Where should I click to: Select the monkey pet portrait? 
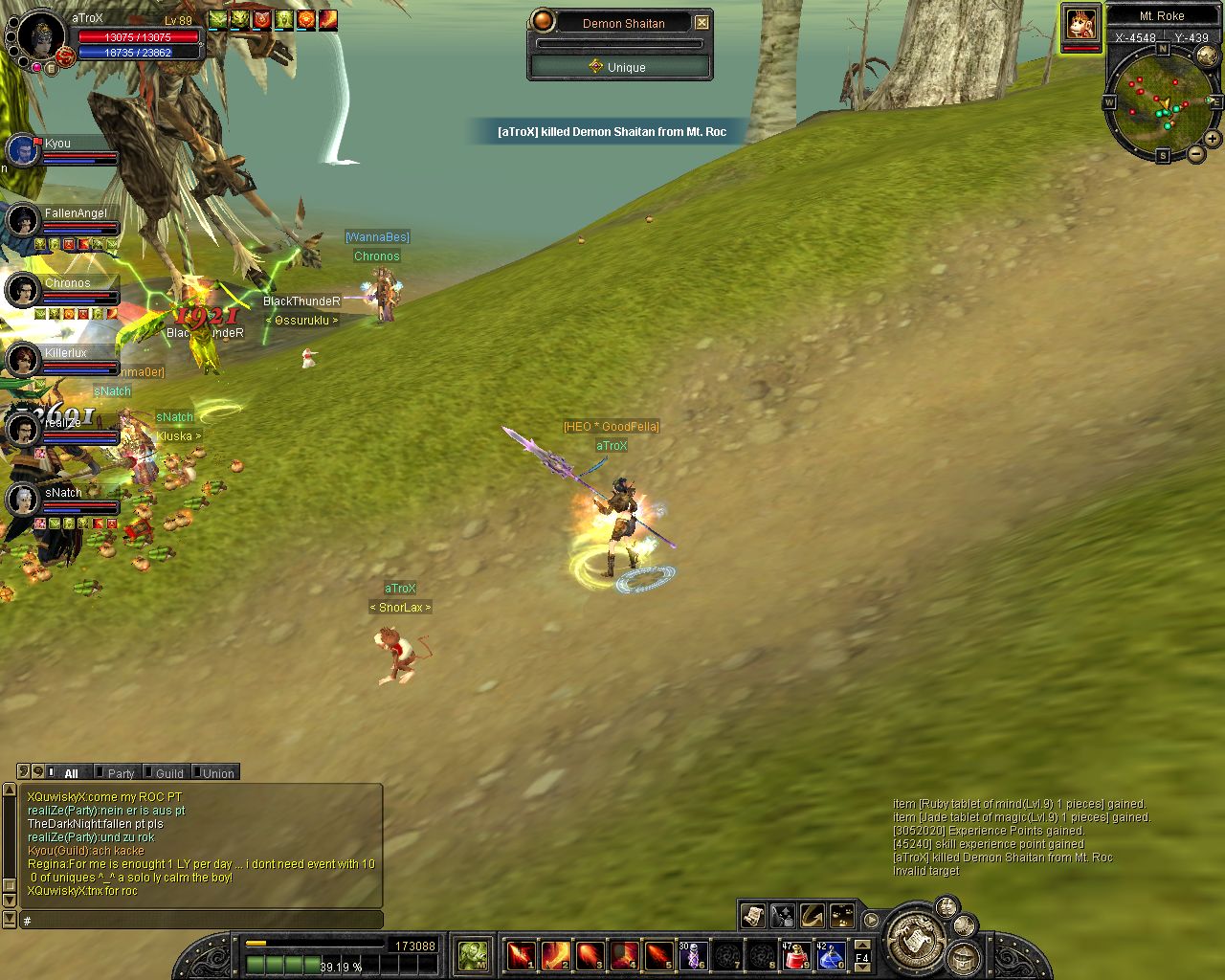(1080, 23)
